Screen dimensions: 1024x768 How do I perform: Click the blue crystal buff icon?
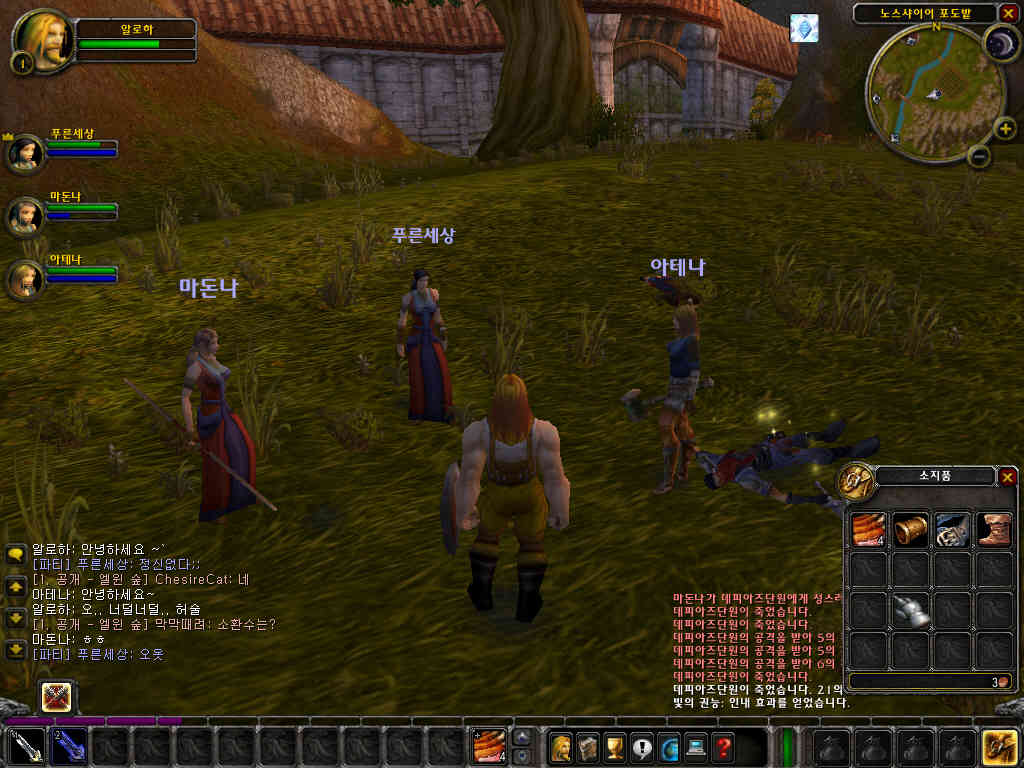point(804,28)
